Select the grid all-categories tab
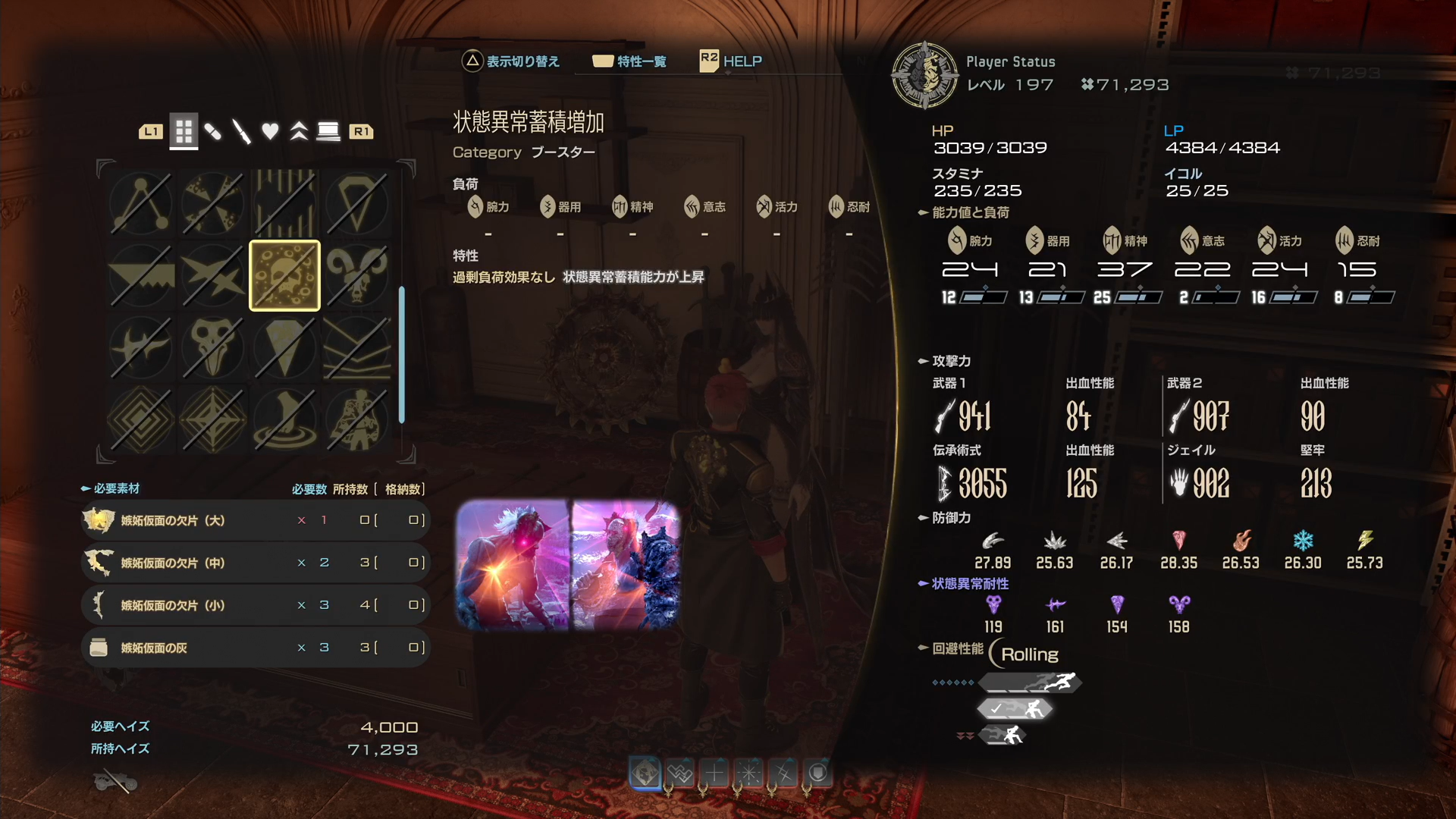This screenshot has width=1456, height=819. point(184,132)
